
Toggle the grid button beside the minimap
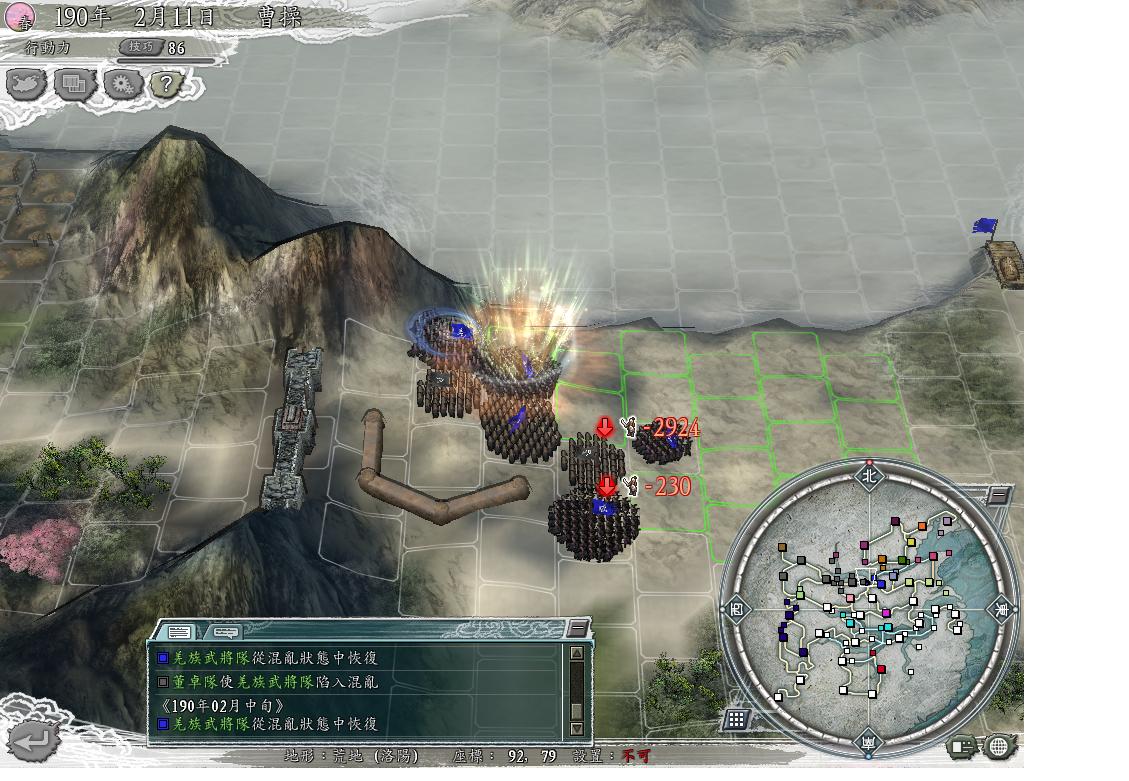(x=737, y=719)
